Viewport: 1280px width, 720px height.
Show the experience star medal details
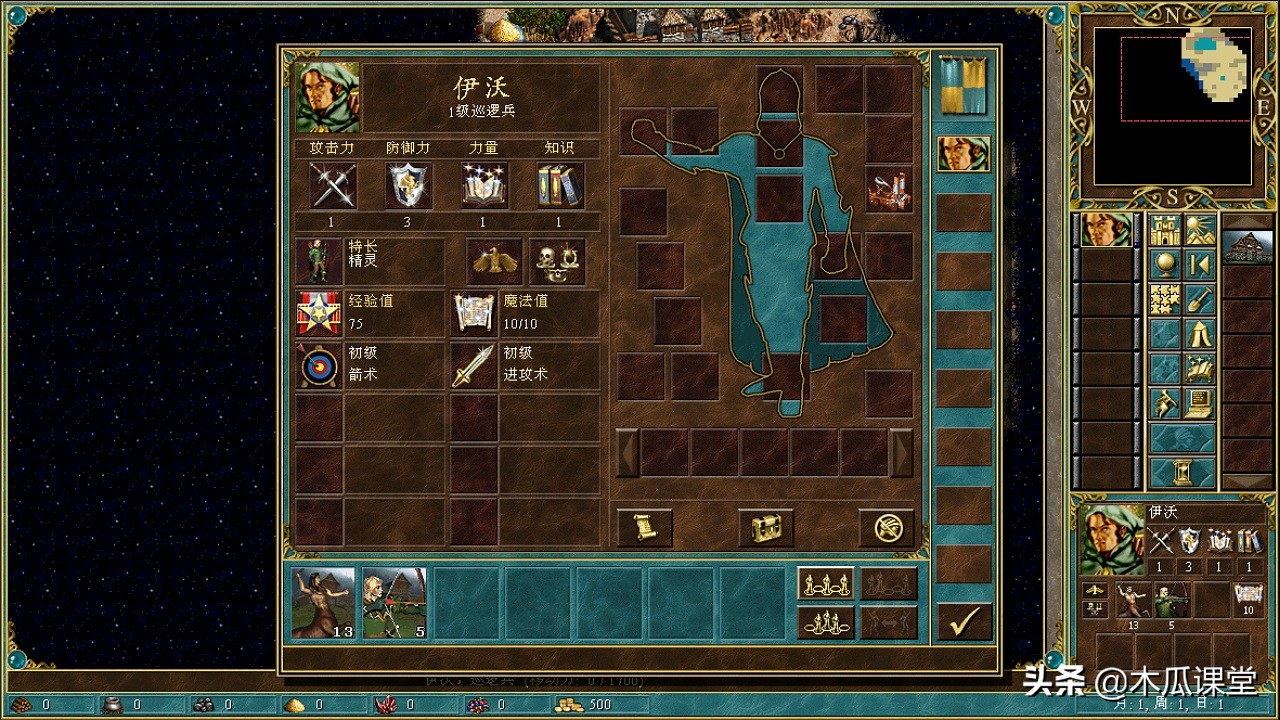(x=320, y=314)
